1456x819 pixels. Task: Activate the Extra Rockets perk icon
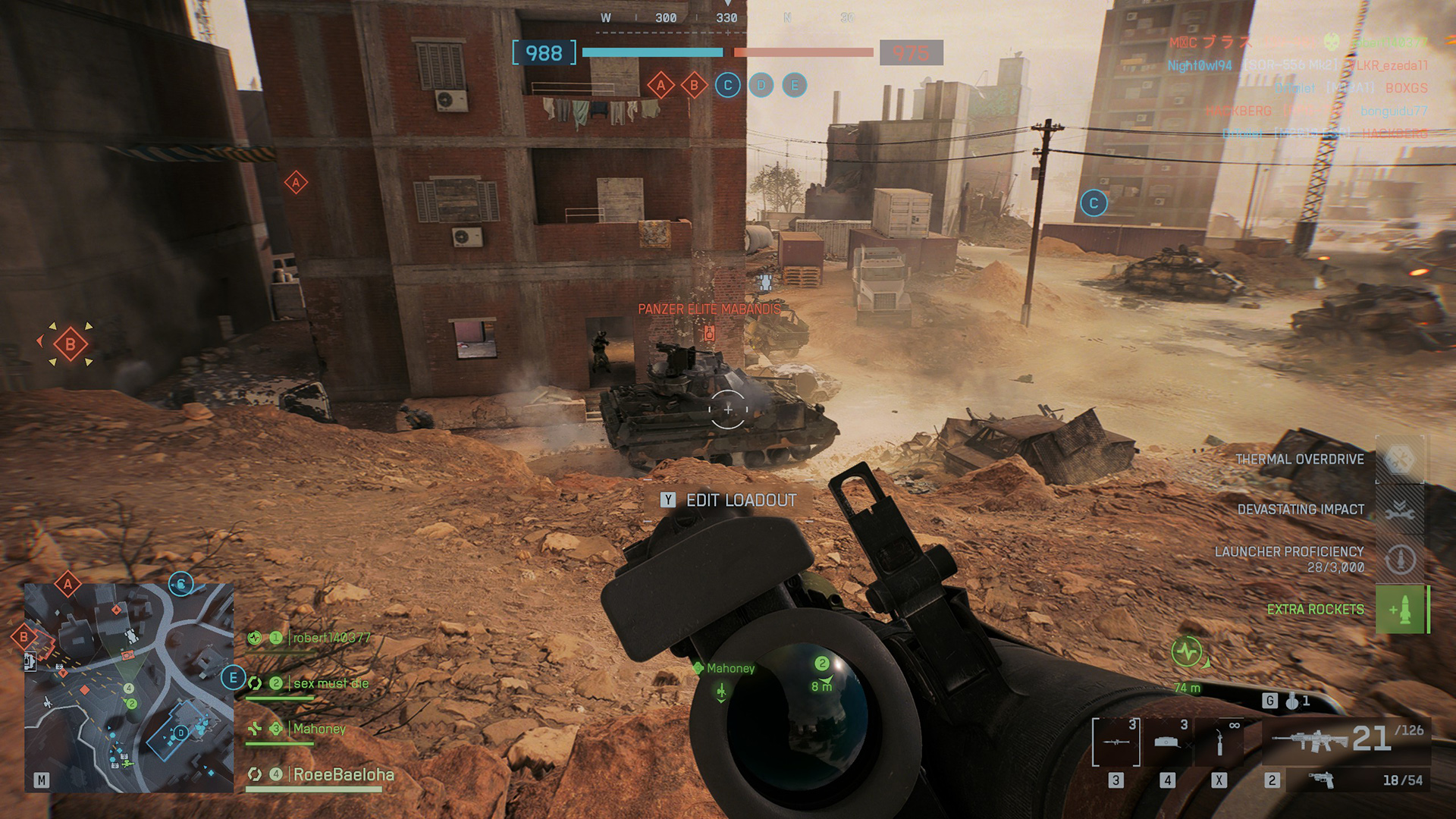[x=1400, y=610]
